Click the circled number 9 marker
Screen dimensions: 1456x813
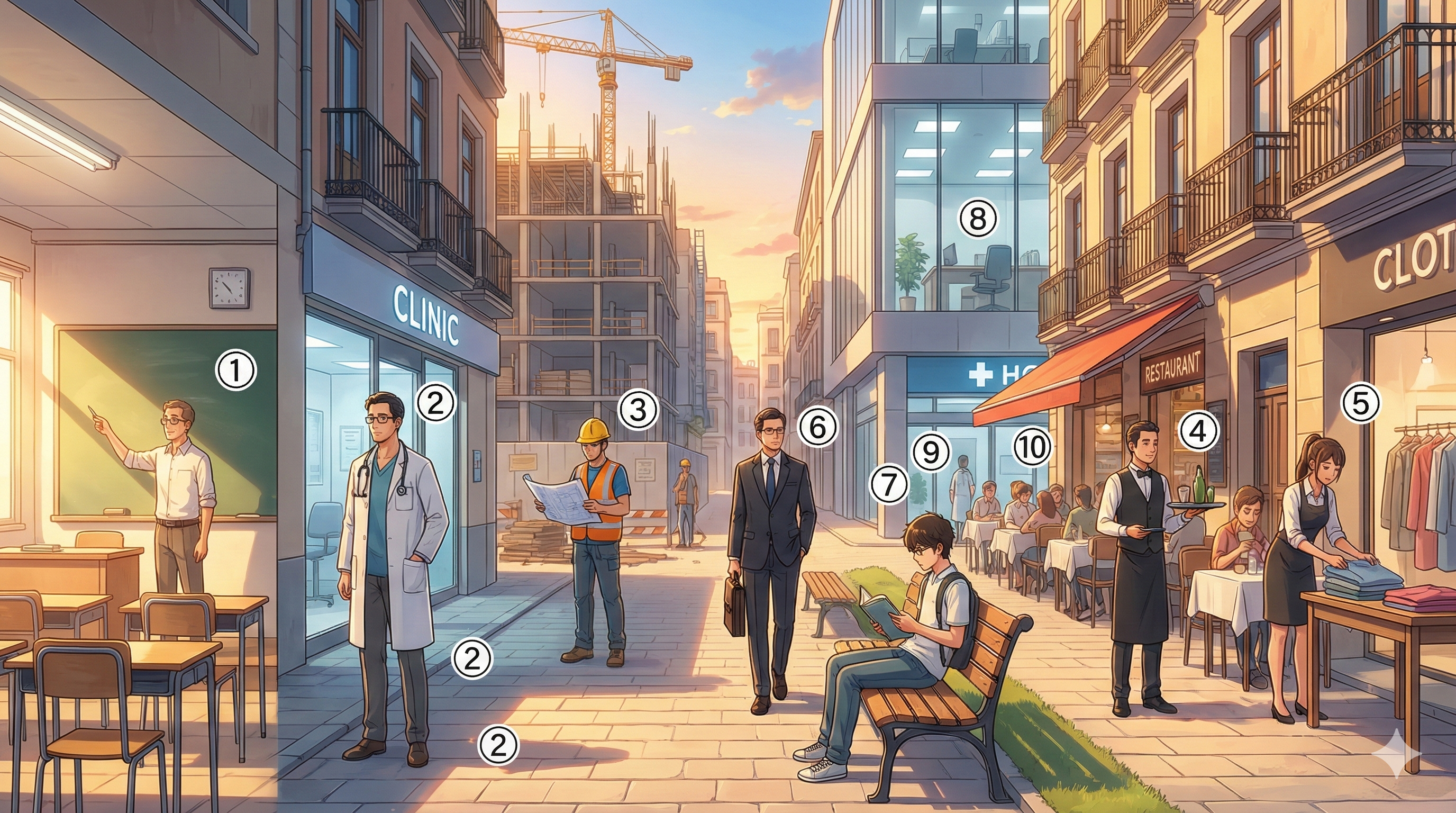click(930, 453)
